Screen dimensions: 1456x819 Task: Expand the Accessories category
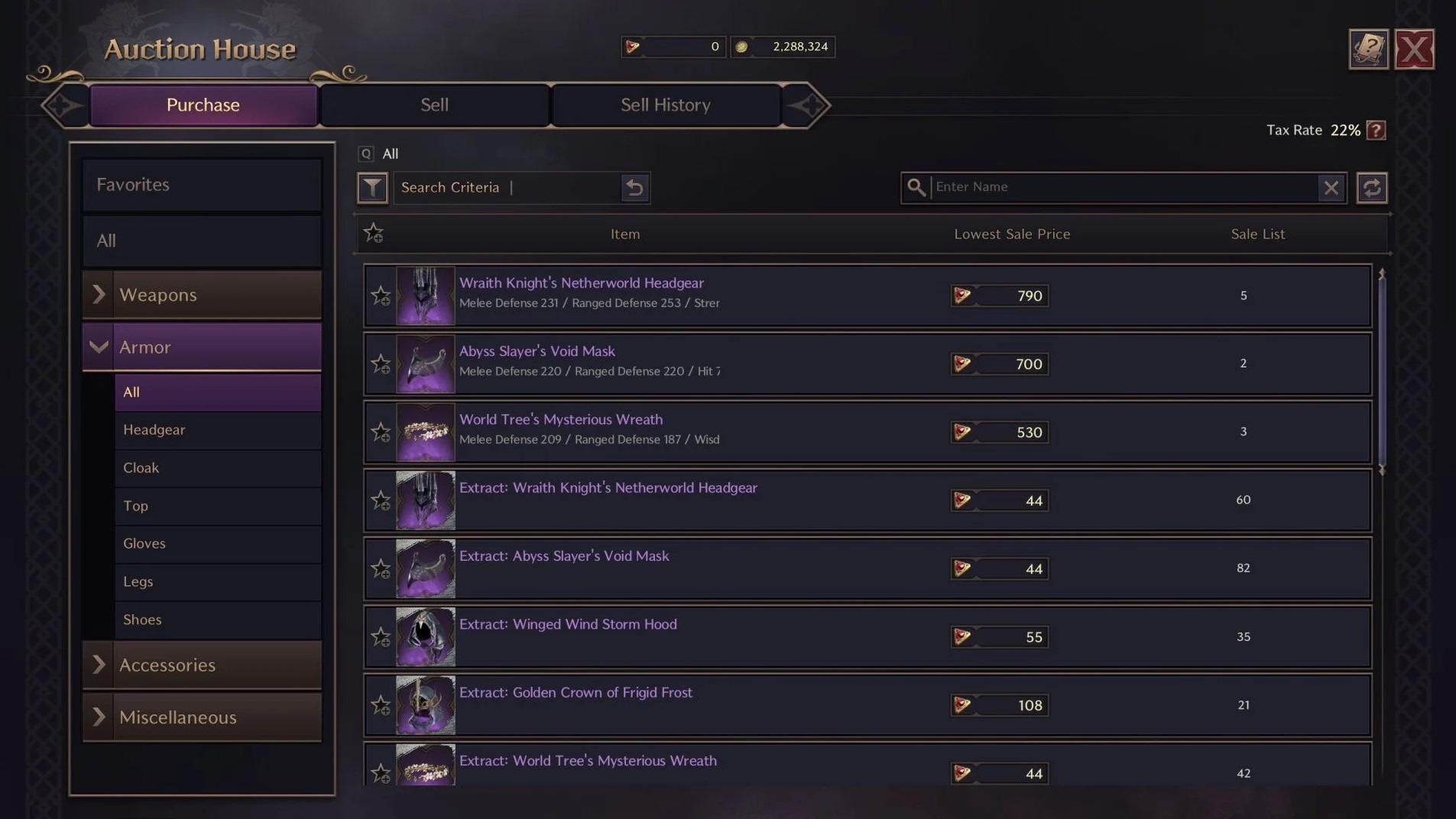point(99,665)
